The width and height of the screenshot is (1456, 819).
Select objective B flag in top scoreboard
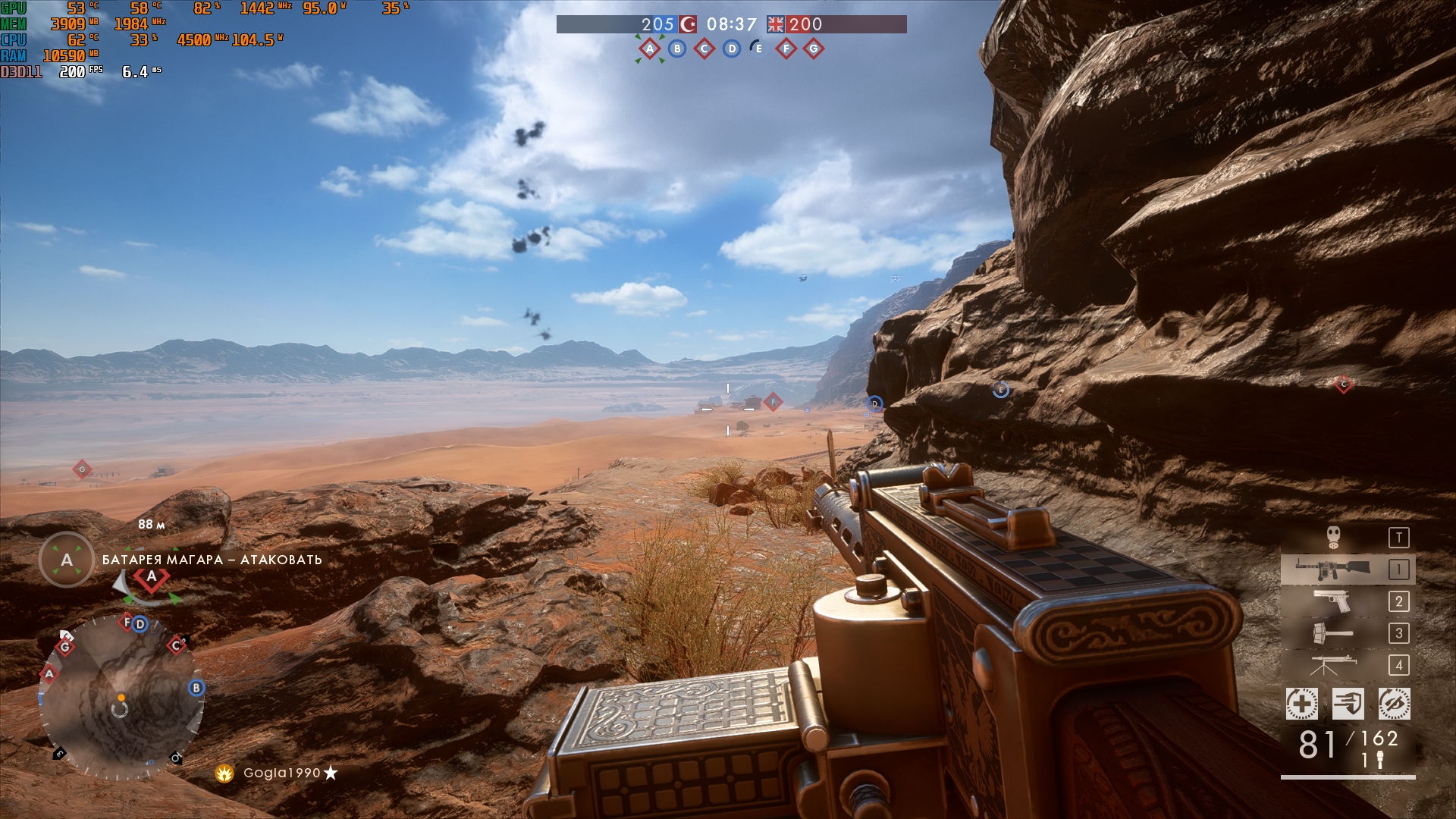(677, 49)
